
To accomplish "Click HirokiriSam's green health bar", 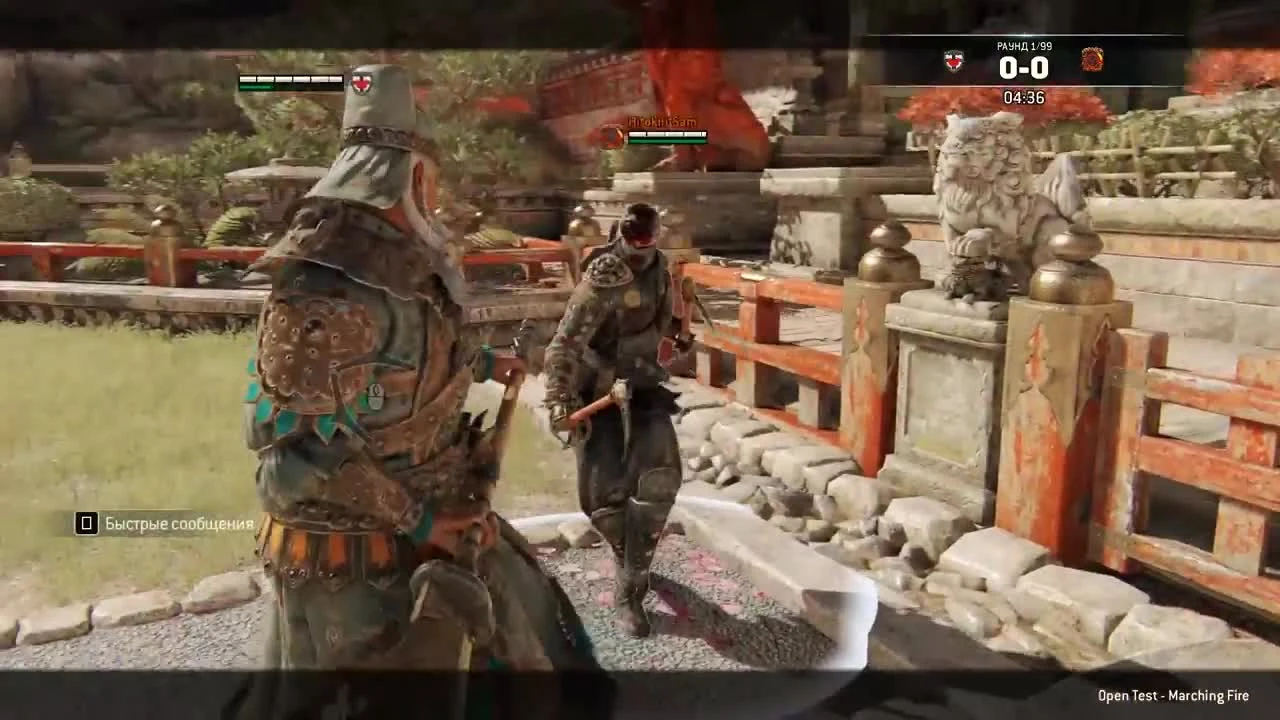I will pos(667,142).
